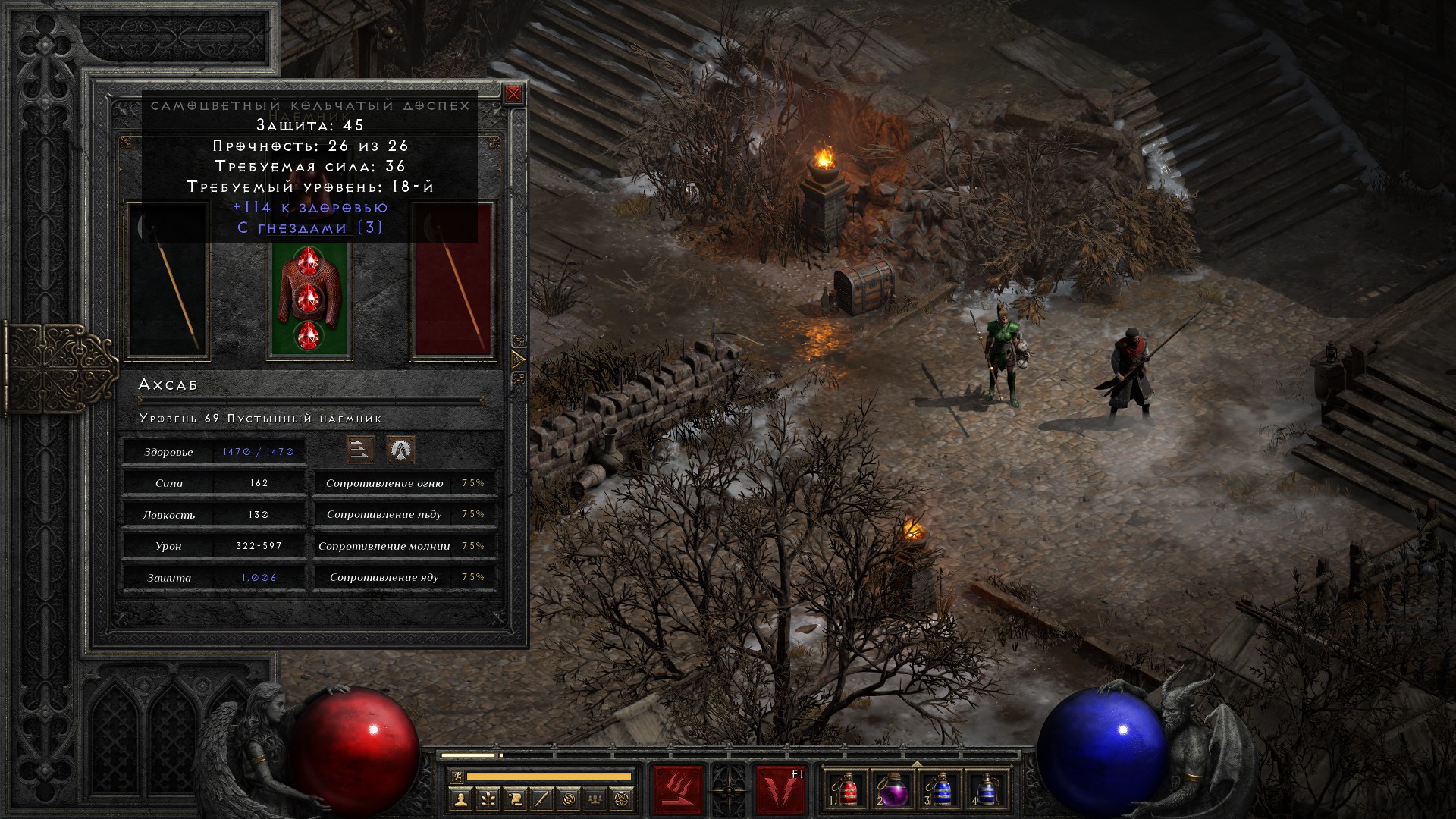The image size is (1456, 819).
Task: Open the skill tree button
Action: click(x=488, y=799)
